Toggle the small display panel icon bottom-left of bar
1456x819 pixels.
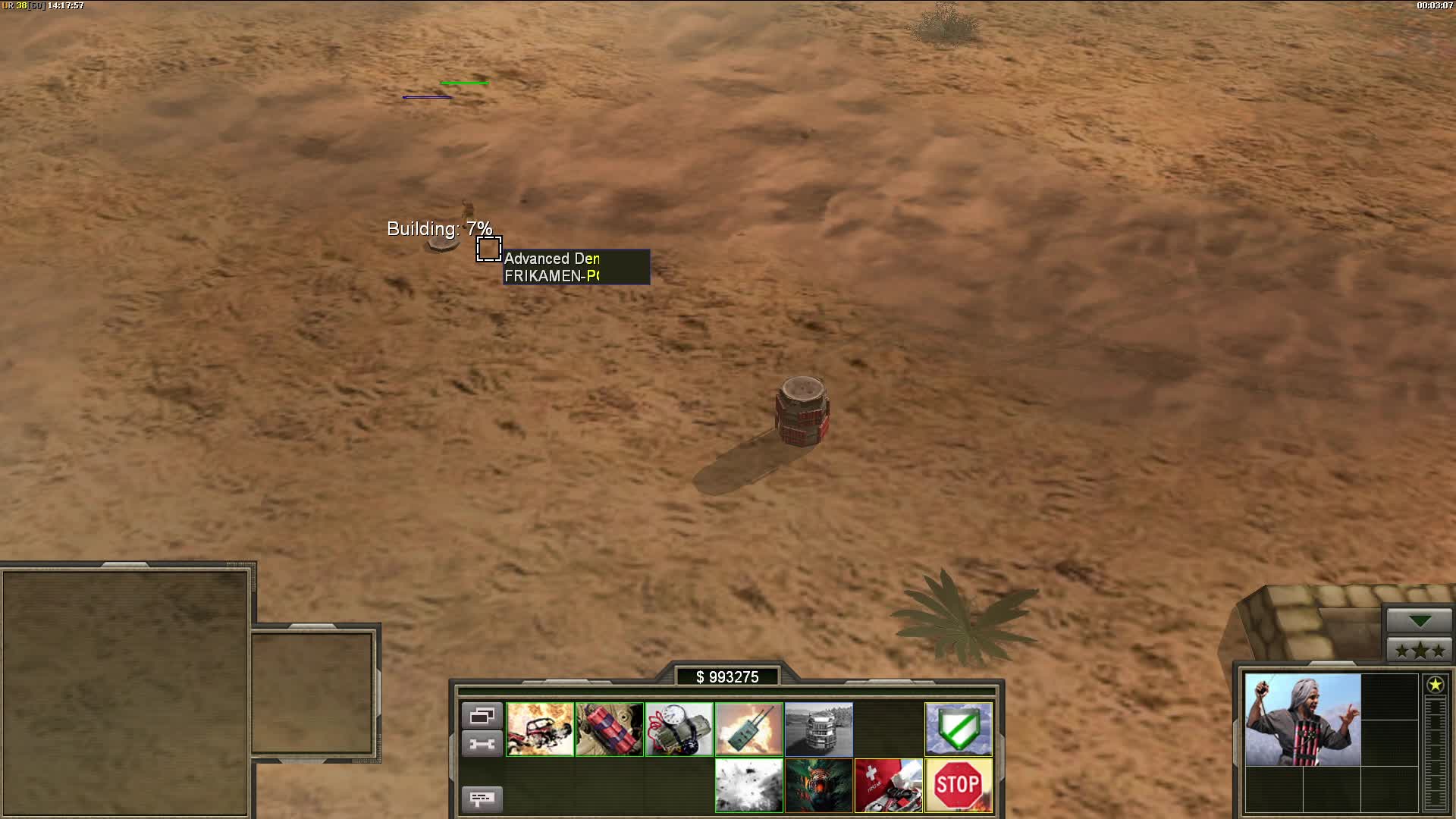coord(483,799)
